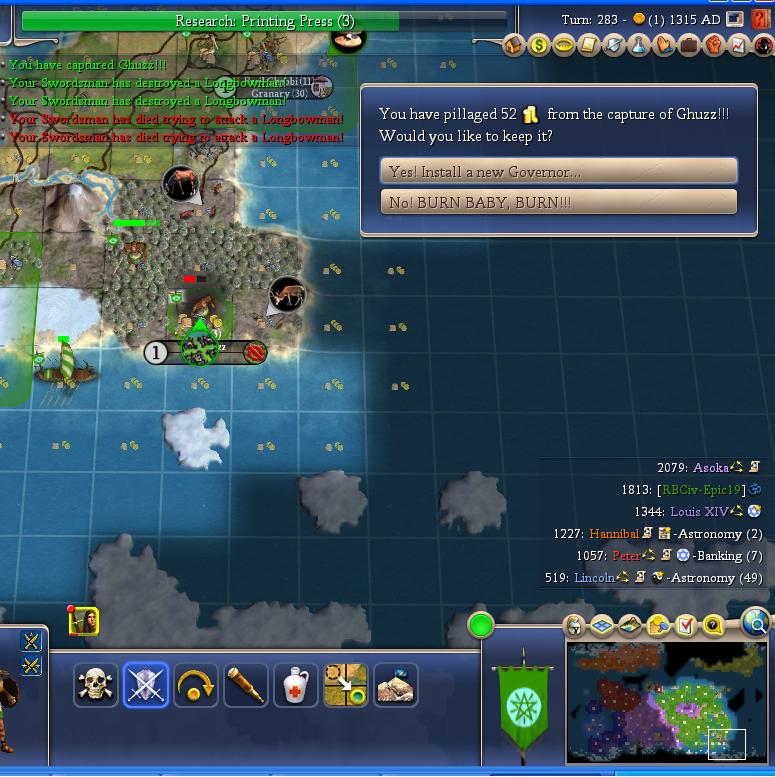
Task: Choose "No! BURN BABY, BURN!!!" option
Action: [558, 202]
